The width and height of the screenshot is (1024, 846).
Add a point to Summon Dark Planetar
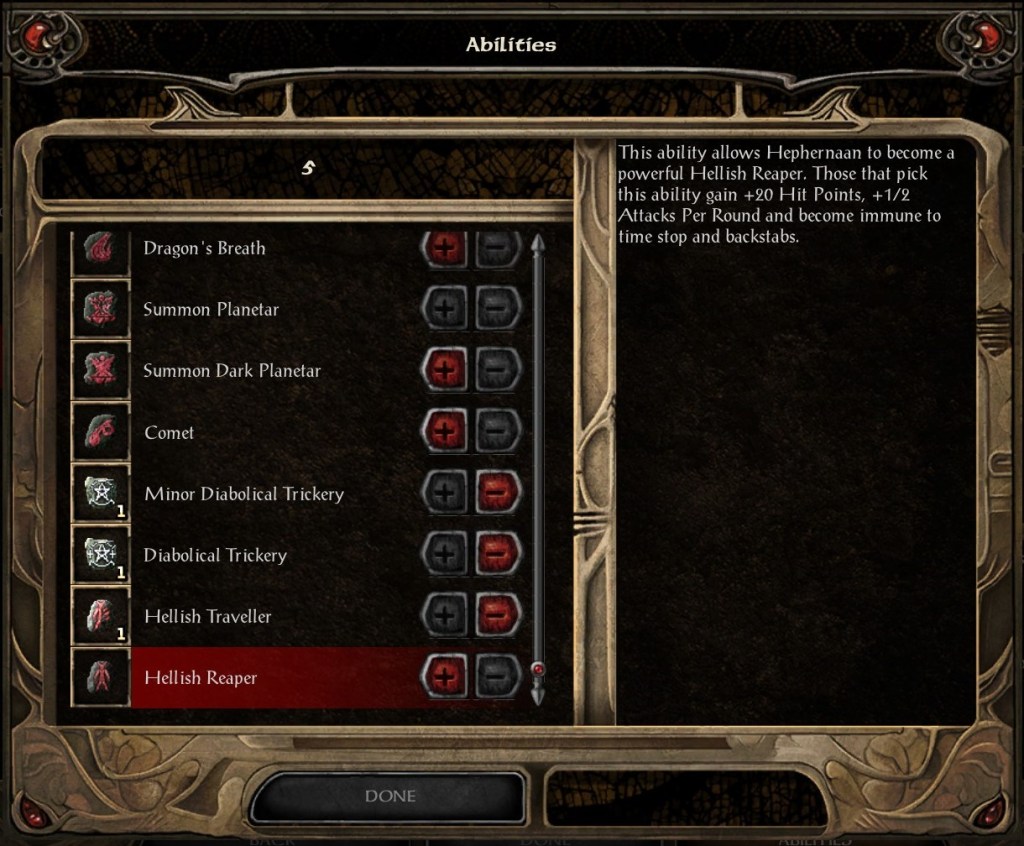[x=446, y=371]
